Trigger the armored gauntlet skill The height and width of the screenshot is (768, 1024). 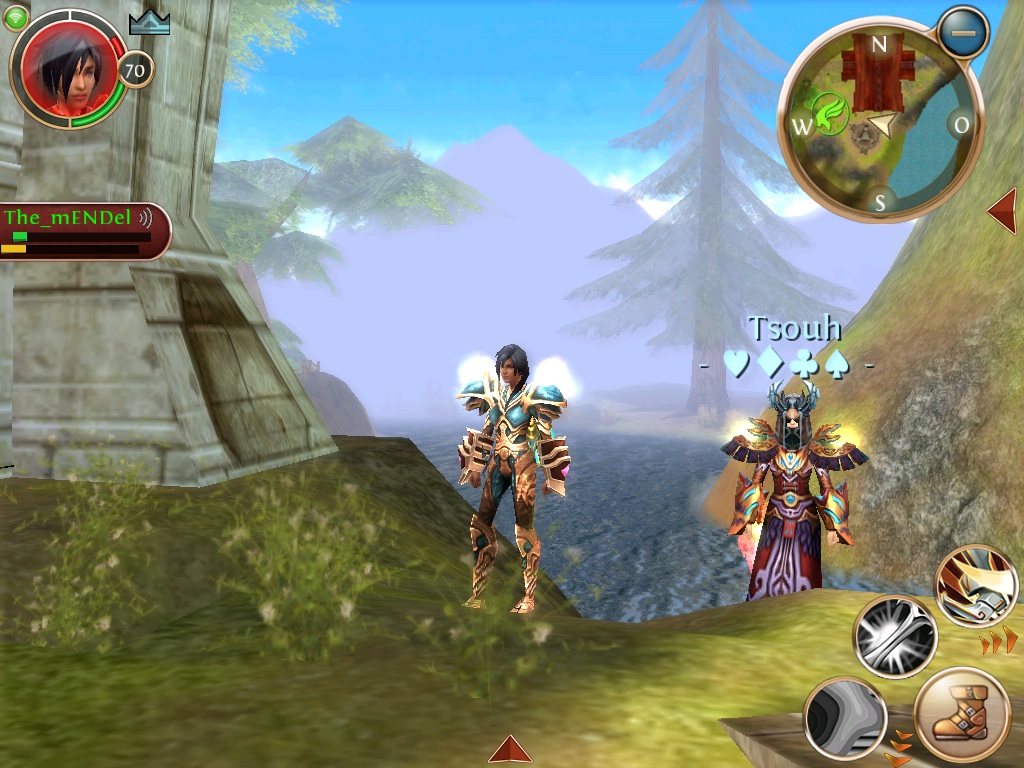click(x=977, y=587)
